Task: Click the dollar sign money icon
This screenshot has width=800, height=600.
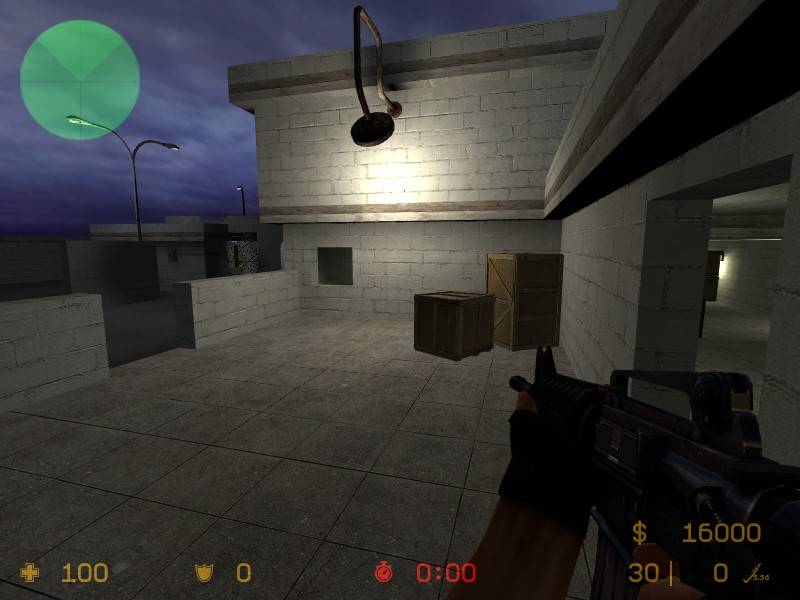Action: point(639,533)
